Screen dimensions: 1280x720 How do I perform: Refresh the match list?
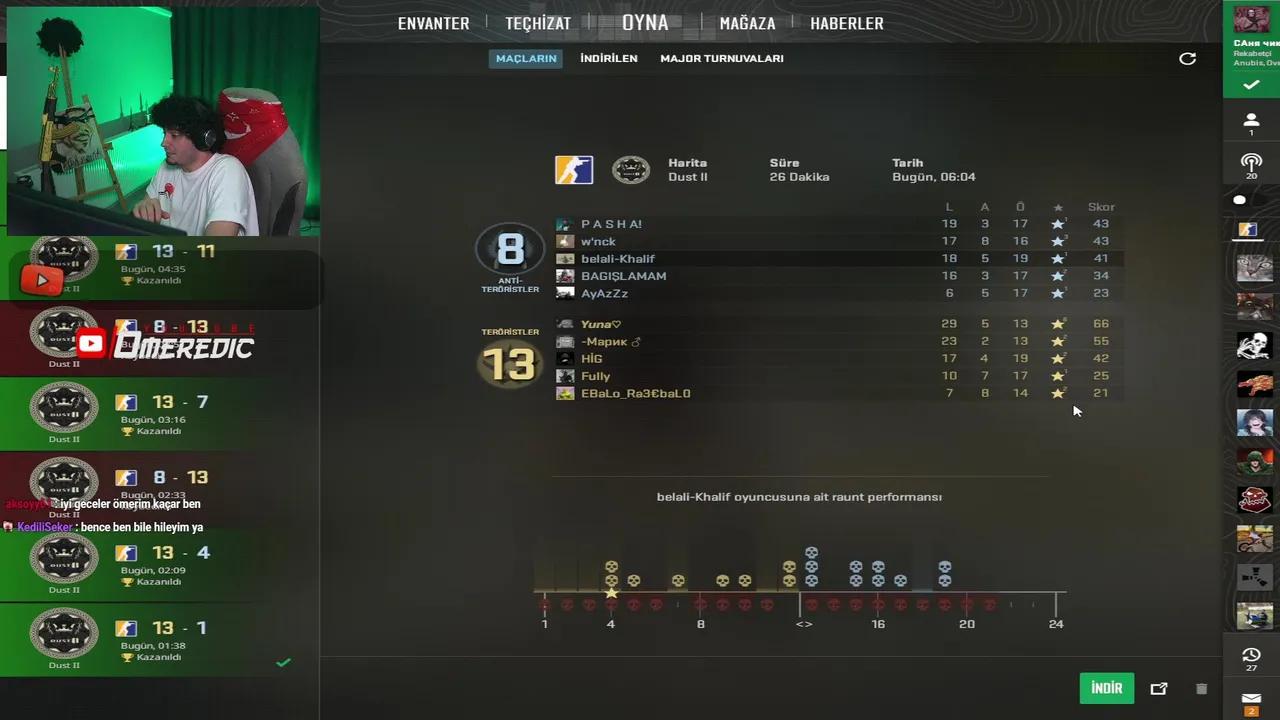coord(1187,59)
